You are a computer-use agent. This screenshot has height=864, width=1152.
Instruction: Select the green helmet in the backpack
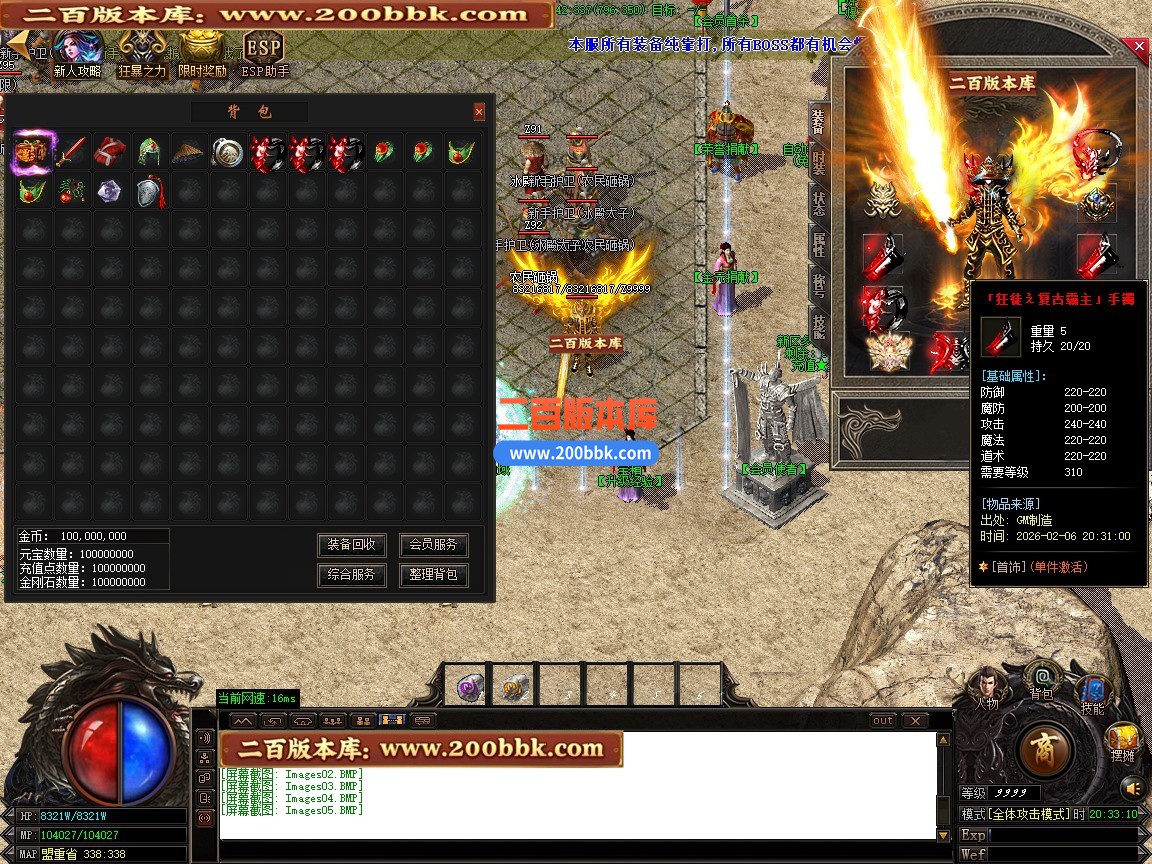tap(149, 152)
